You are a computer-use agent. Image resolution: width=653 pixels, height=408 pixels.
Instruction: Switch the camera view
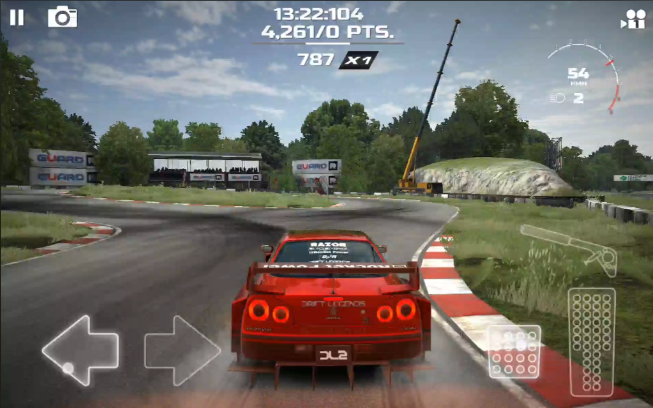point(632,18)
